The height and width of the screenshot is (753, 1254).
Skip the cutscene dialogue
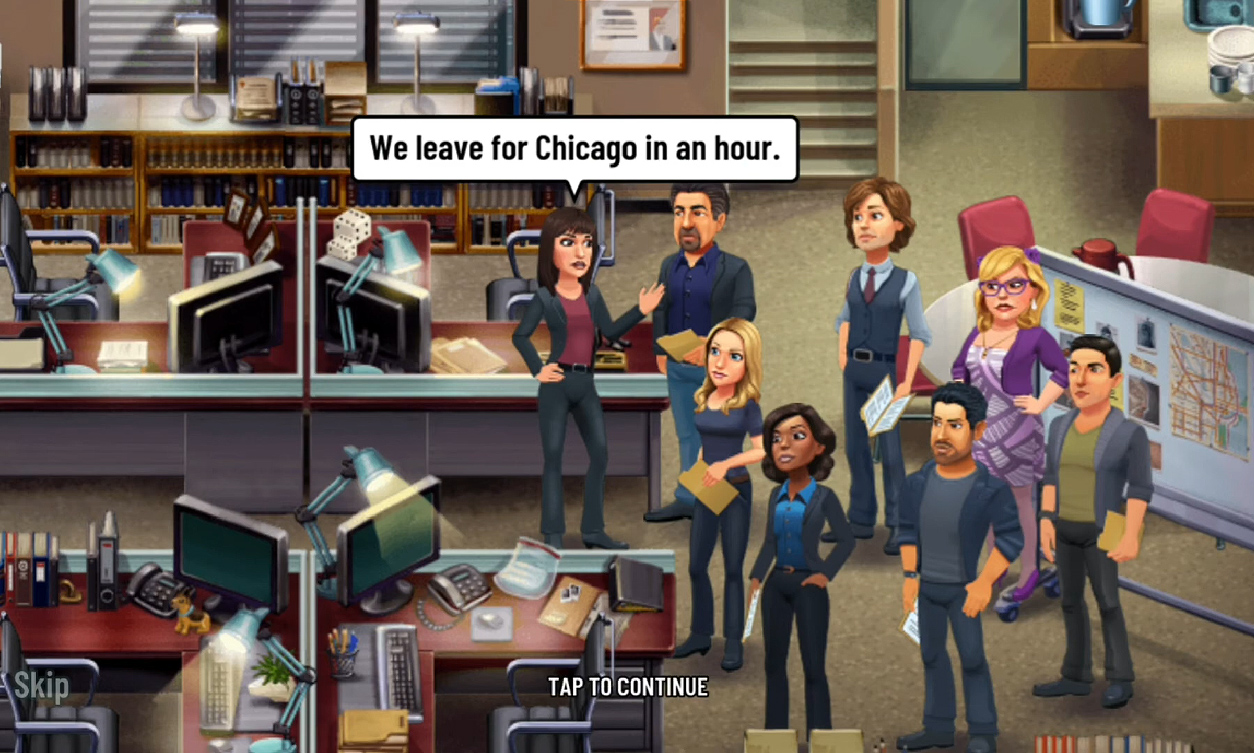click(41, 686)
